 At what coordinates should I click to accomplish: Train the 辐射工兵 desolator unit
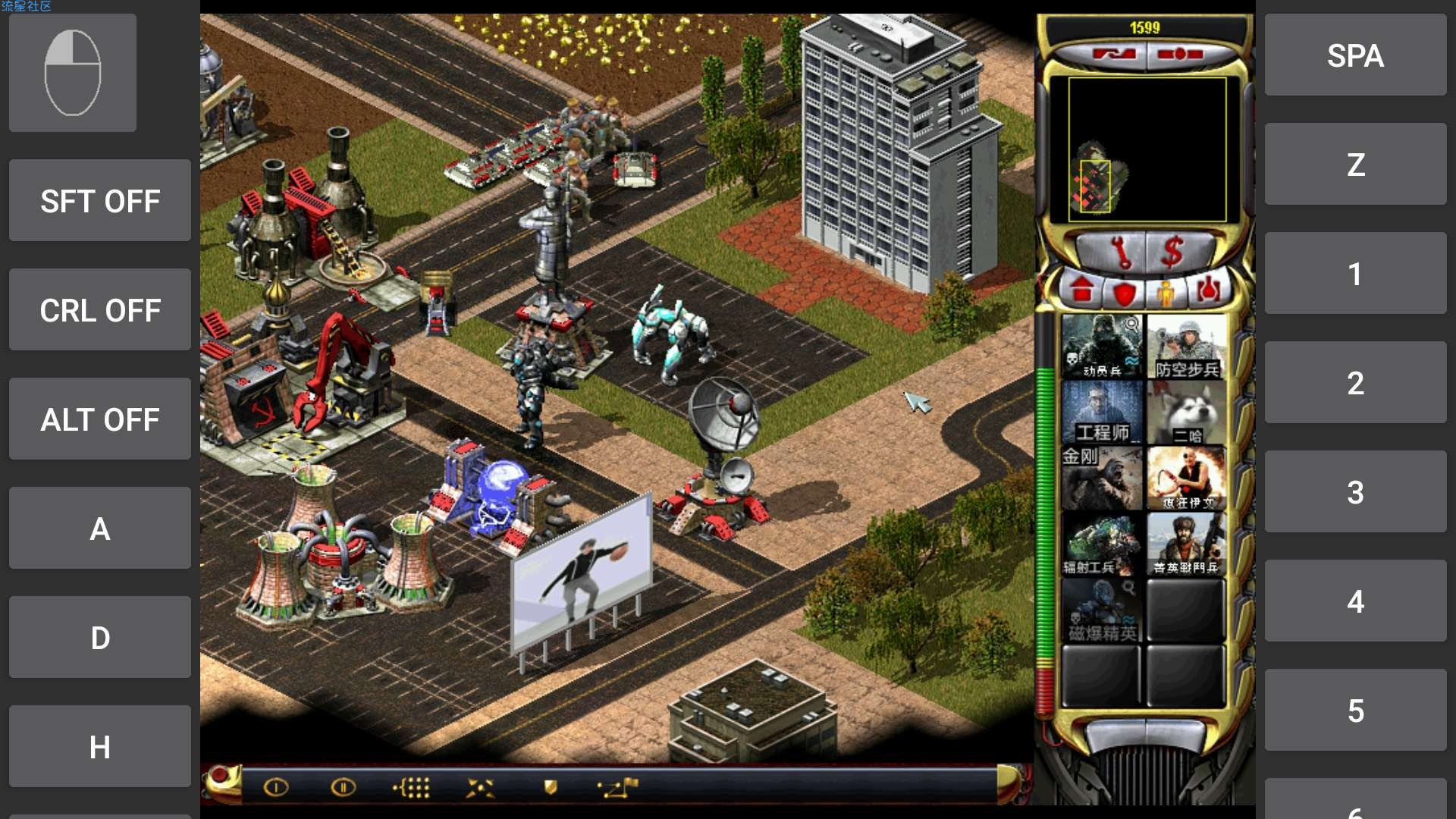click(1101, 544)
